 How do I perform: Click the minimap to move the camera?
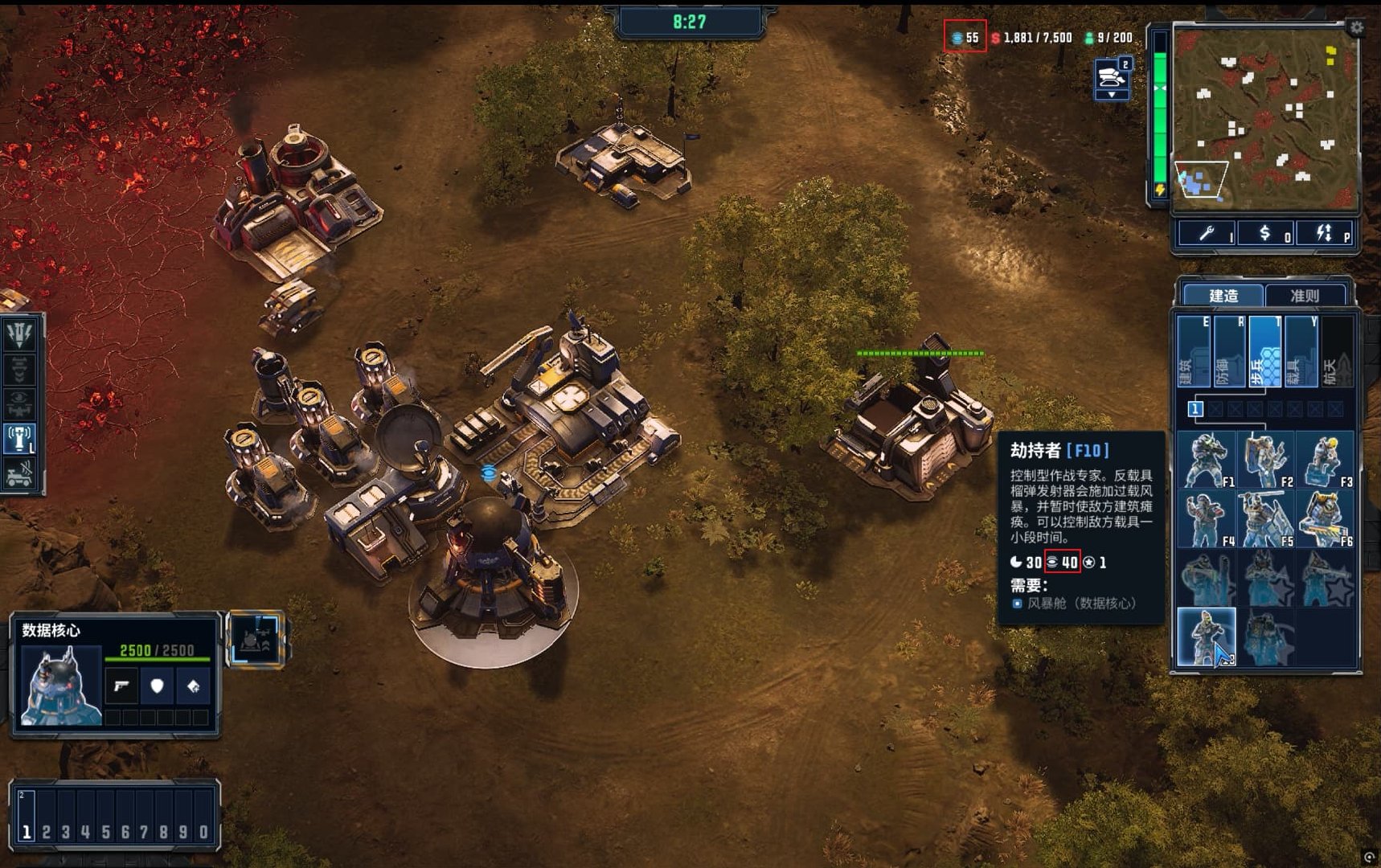tap(1264, 117)
